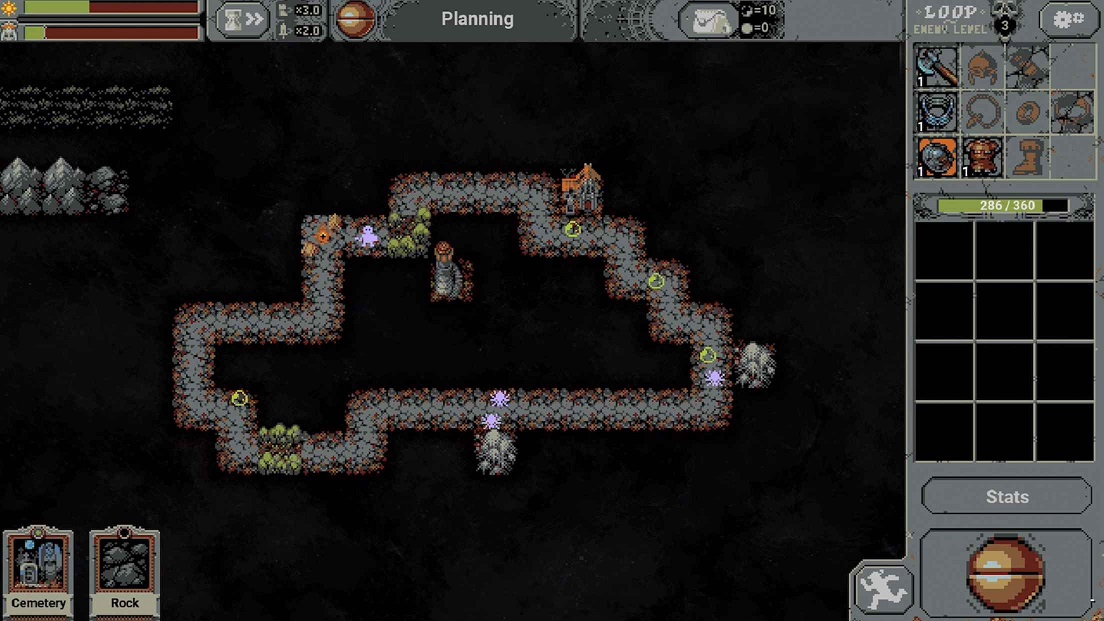The image size is (1104, 621).
Task: Select the Cemetery card
Action: click(x=39, y=571)
